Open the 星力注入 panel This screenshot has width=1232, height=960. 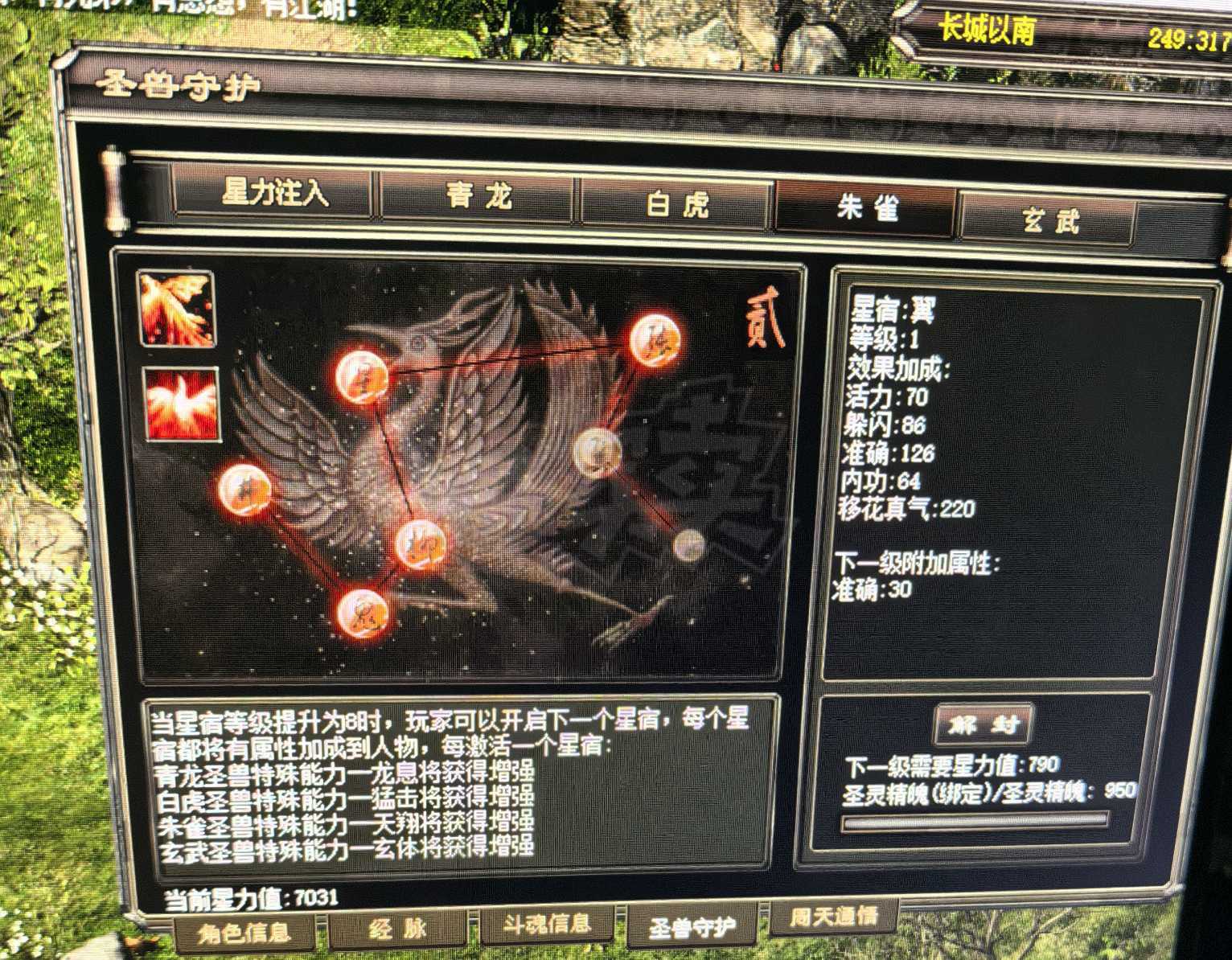(276, 192)
